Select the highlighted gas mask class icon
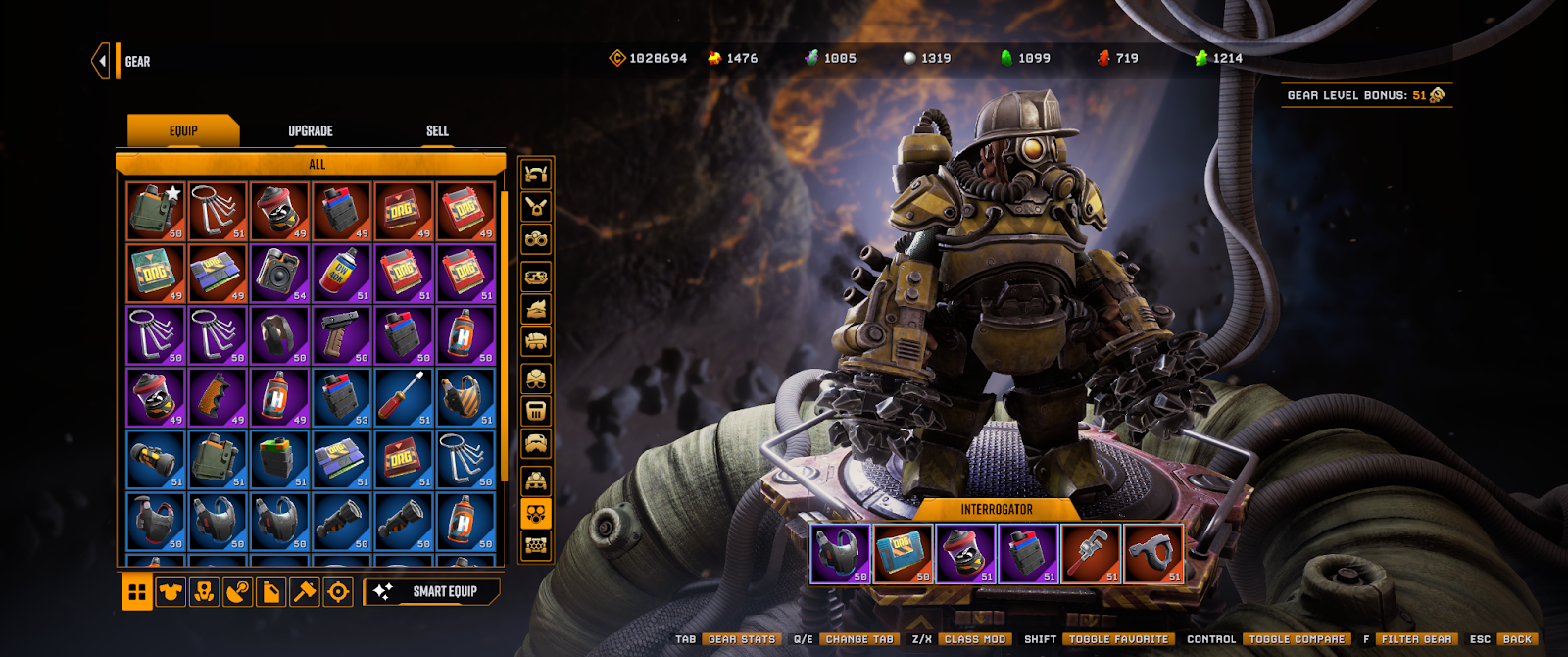Image resolution: width=1568 pixels, height=657 pixels. click(536, 513)
